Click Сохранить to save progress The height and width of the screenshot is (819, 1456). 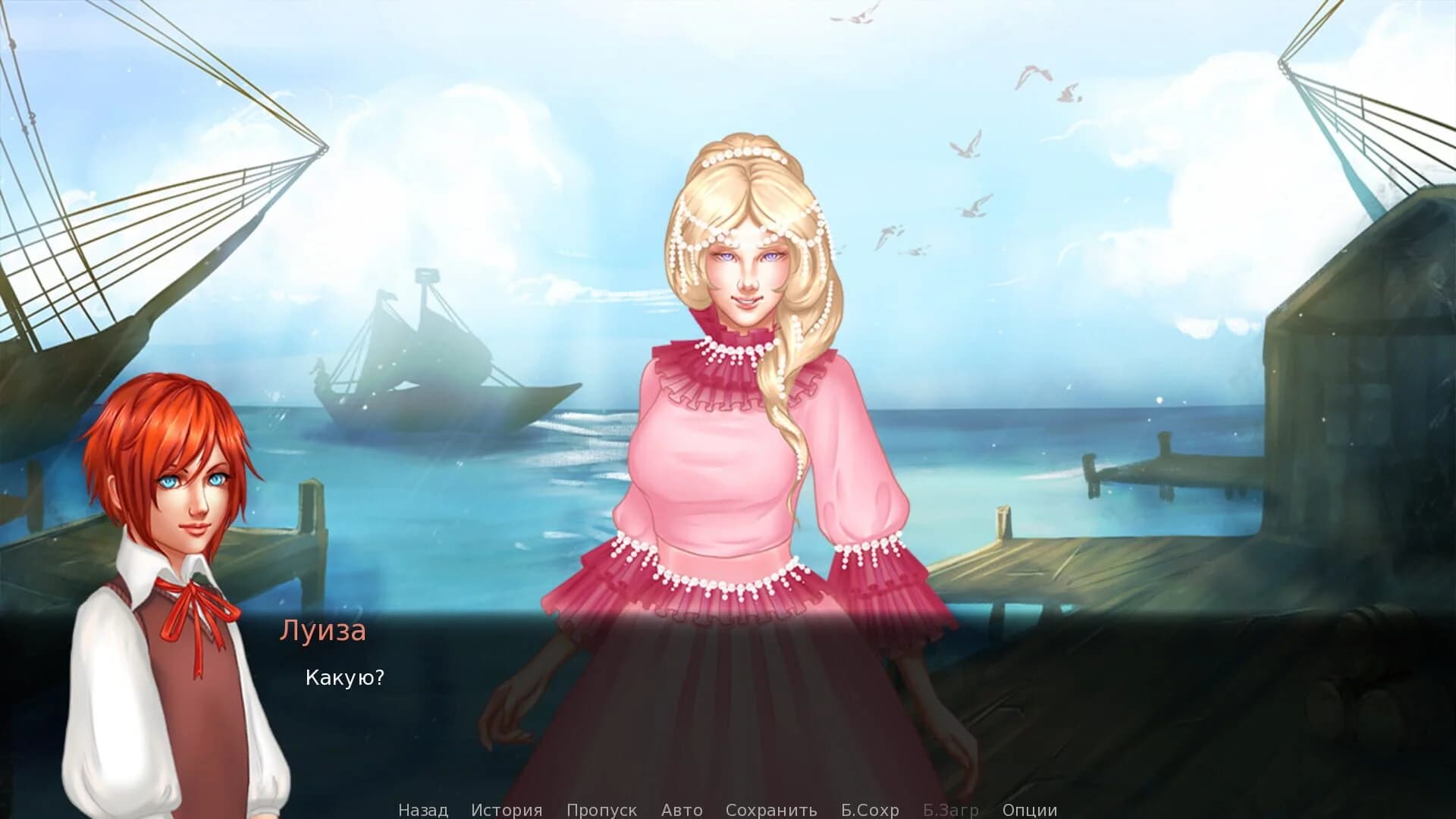coord(771,810)
